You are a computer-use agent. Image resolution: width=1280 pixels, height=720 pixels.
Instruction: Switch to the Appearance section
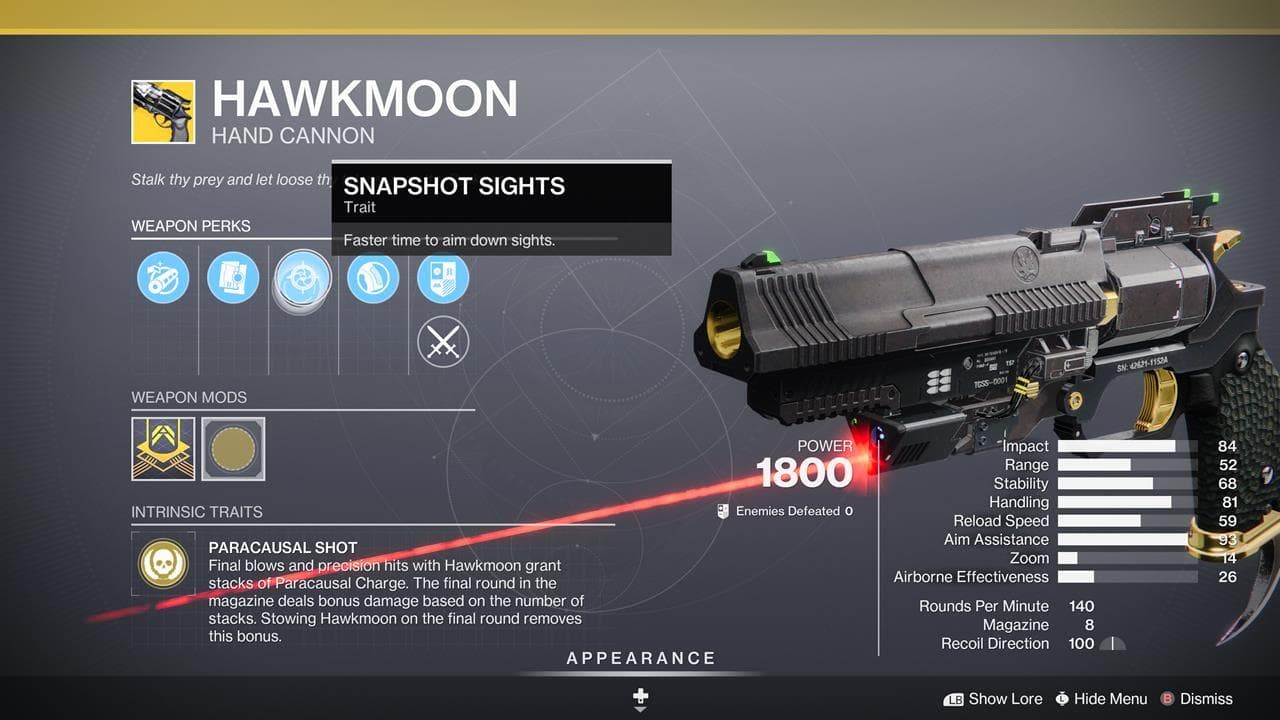click(x=640, y=658)
